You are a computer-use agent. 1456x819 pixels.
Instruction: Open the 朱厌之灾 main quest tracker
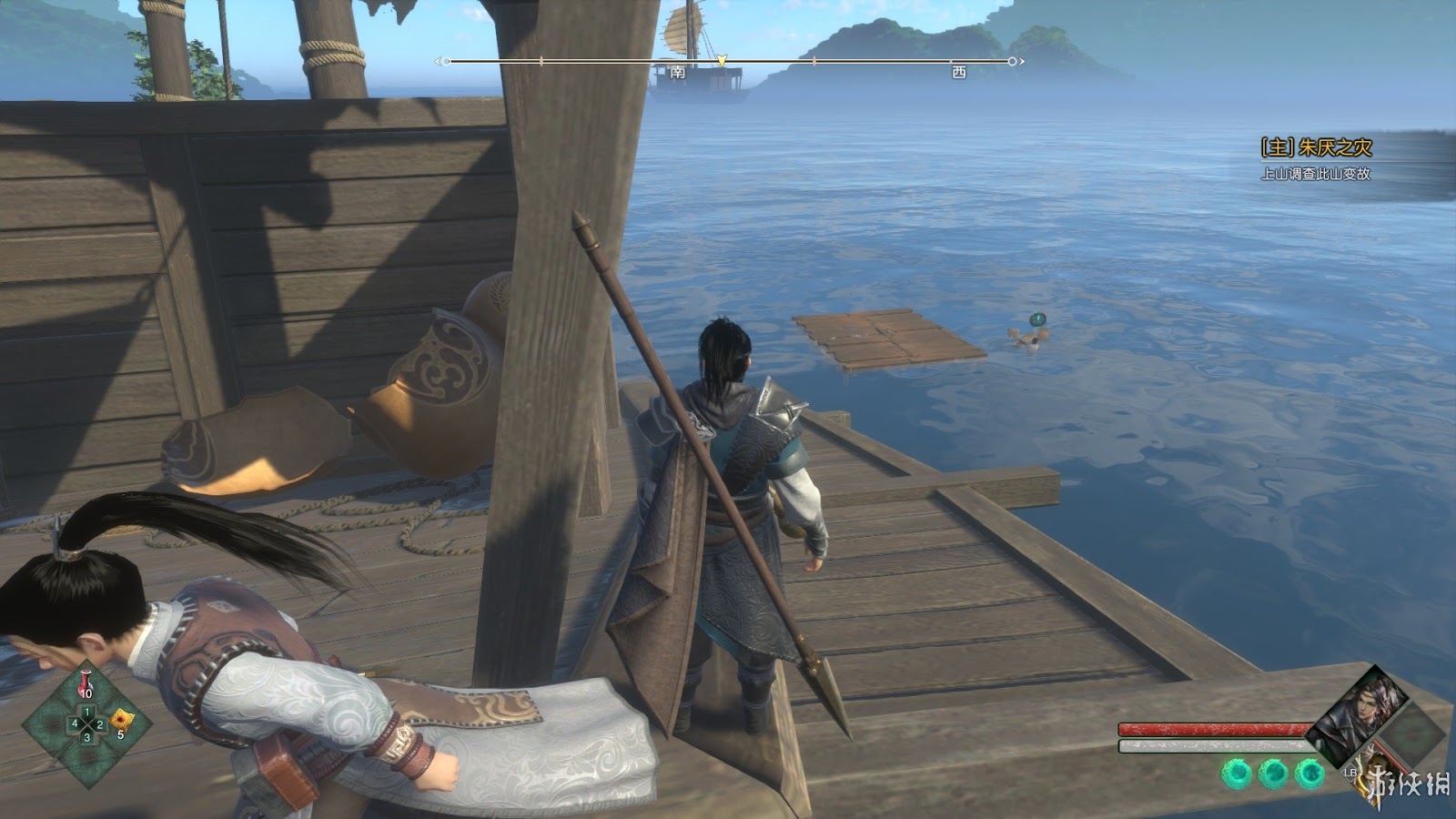[1316, 147]
